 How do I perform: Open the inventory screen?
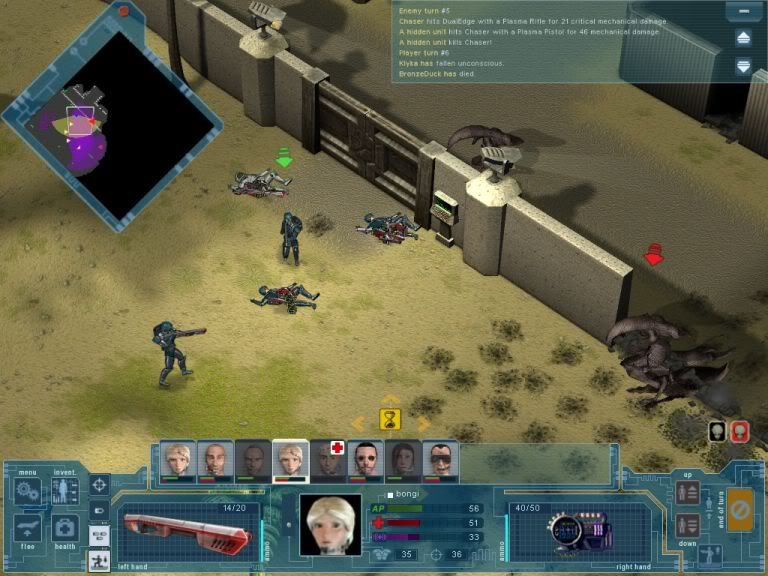pos(65,490)
